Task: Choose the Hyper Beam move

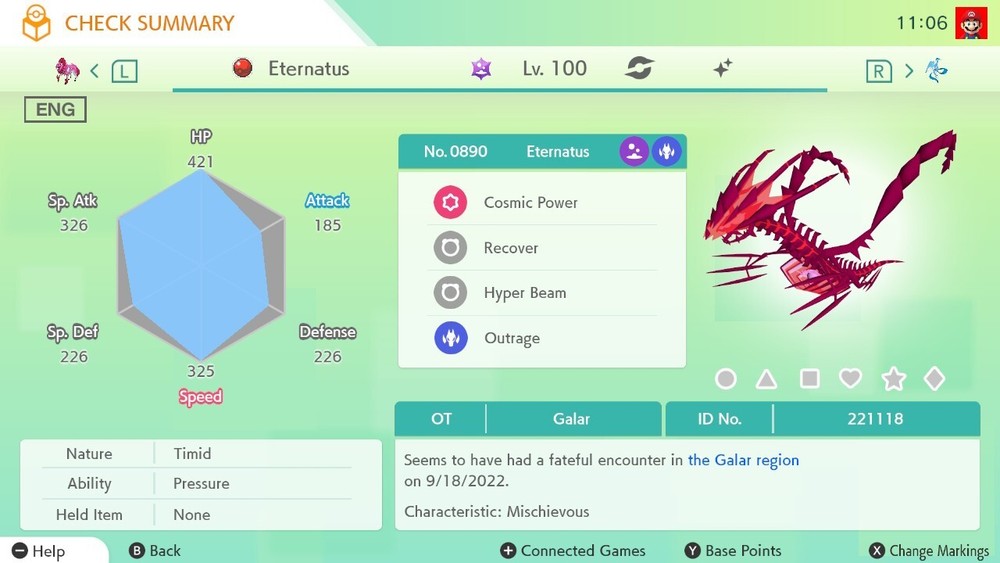Action: click(x=524, y=293)
